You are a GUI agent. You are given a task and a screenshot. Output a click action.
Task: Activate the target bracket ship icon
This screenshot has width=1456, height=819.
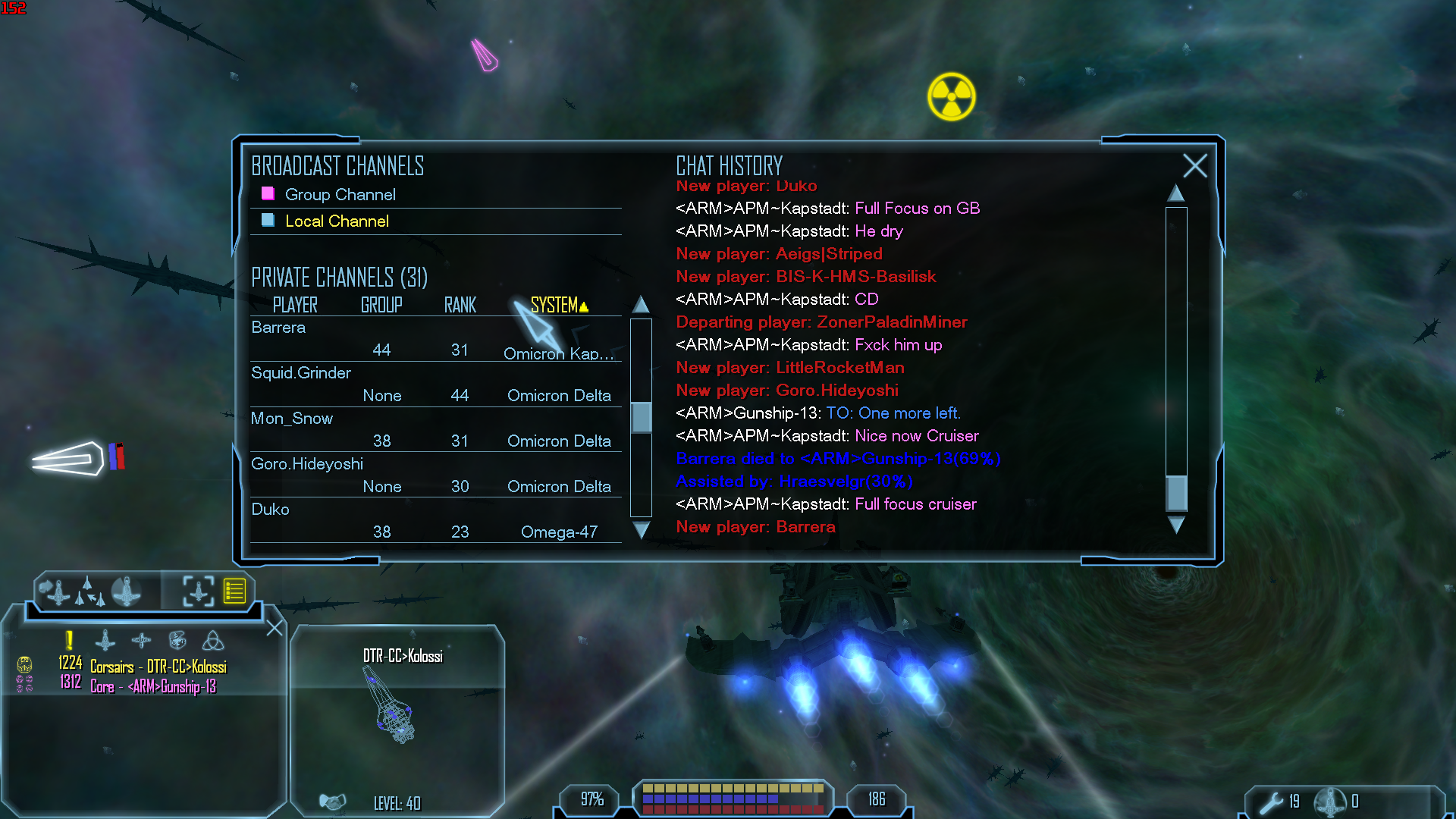198,591
